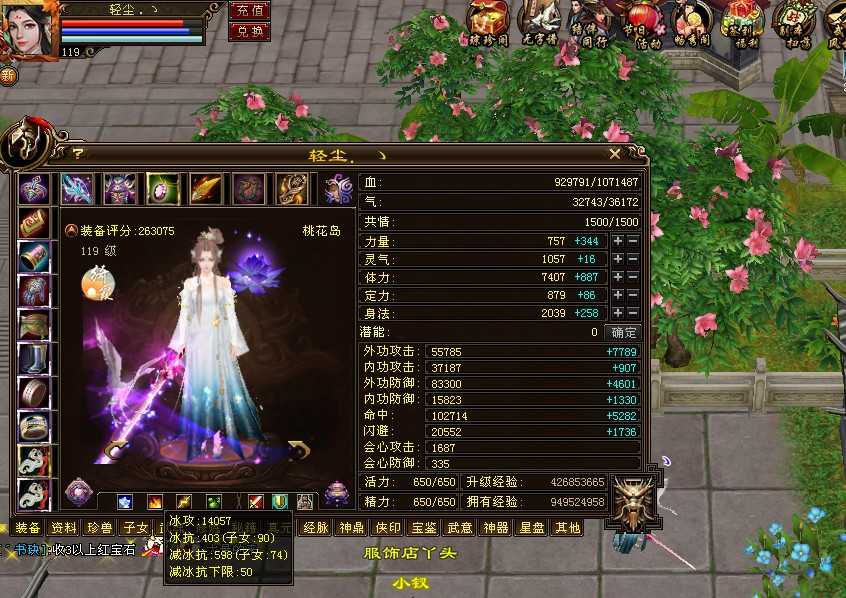Confirm potential points with 确定

(624, 332)
